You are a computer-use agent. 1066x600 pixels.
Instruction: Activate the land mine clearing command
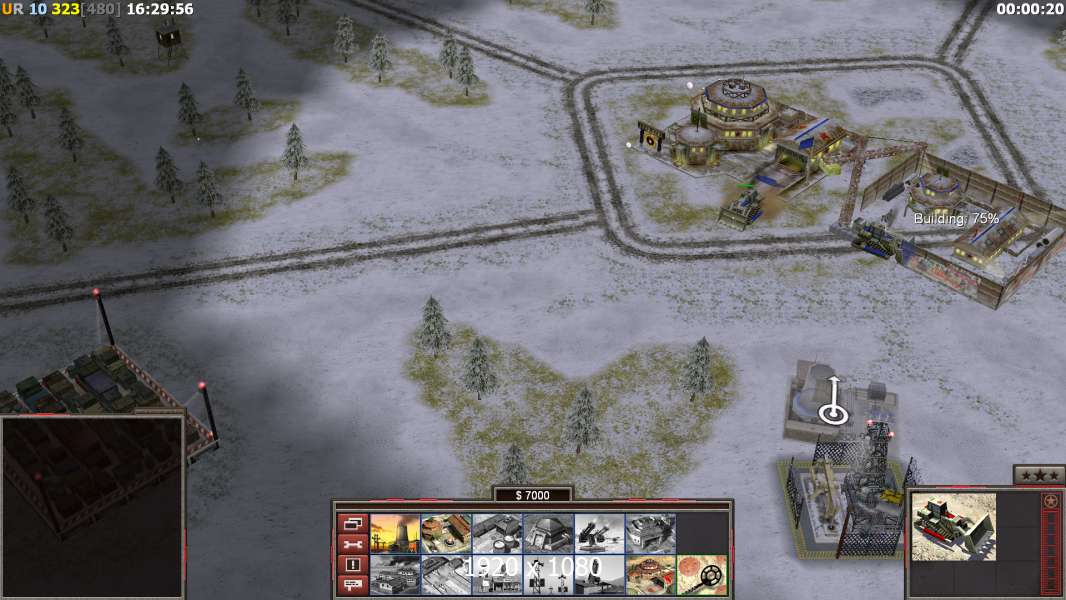click(x=701, y=575)
